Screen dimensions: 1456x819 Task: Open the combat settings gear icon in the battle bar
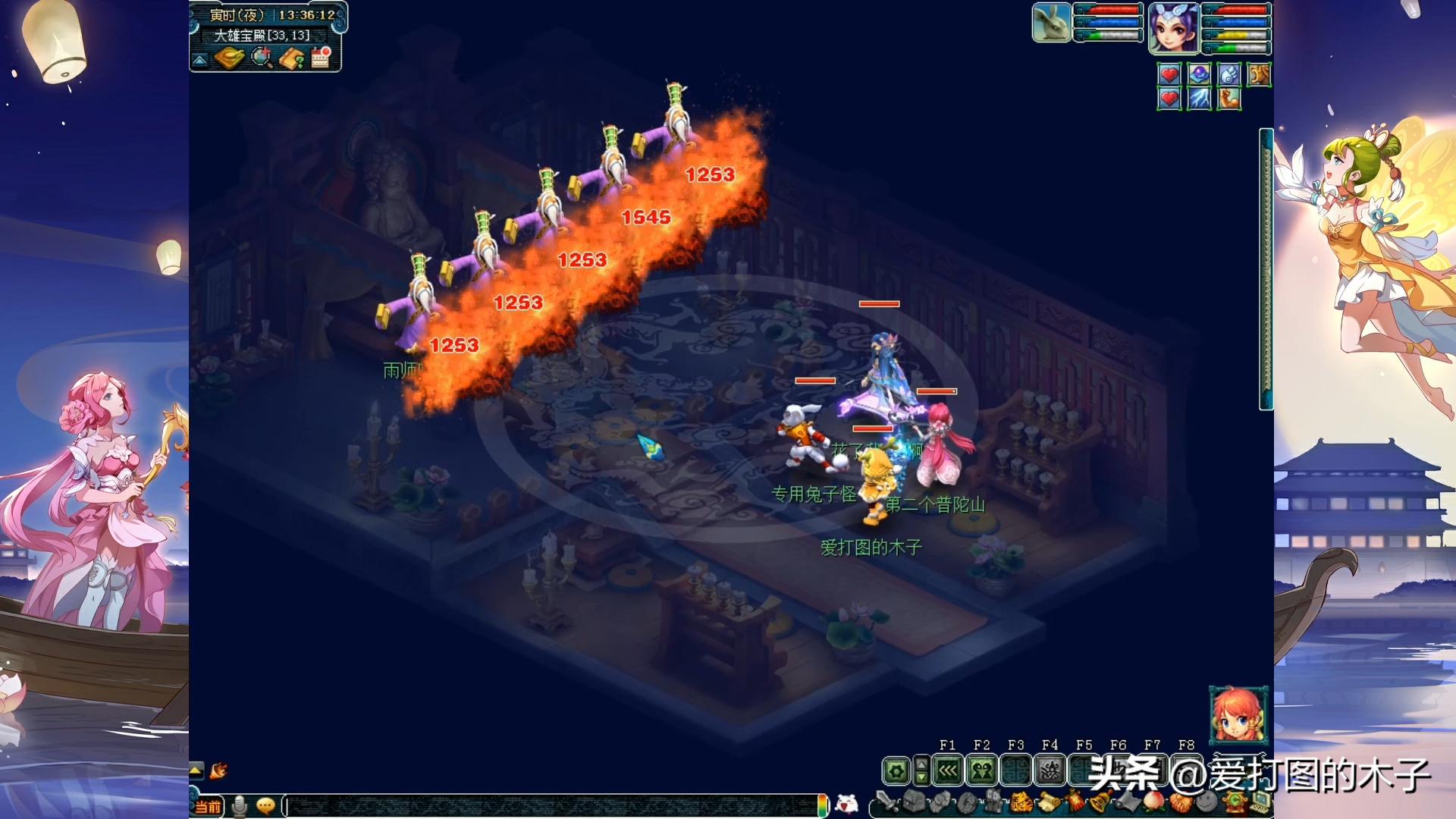click(x=897, y=769)
